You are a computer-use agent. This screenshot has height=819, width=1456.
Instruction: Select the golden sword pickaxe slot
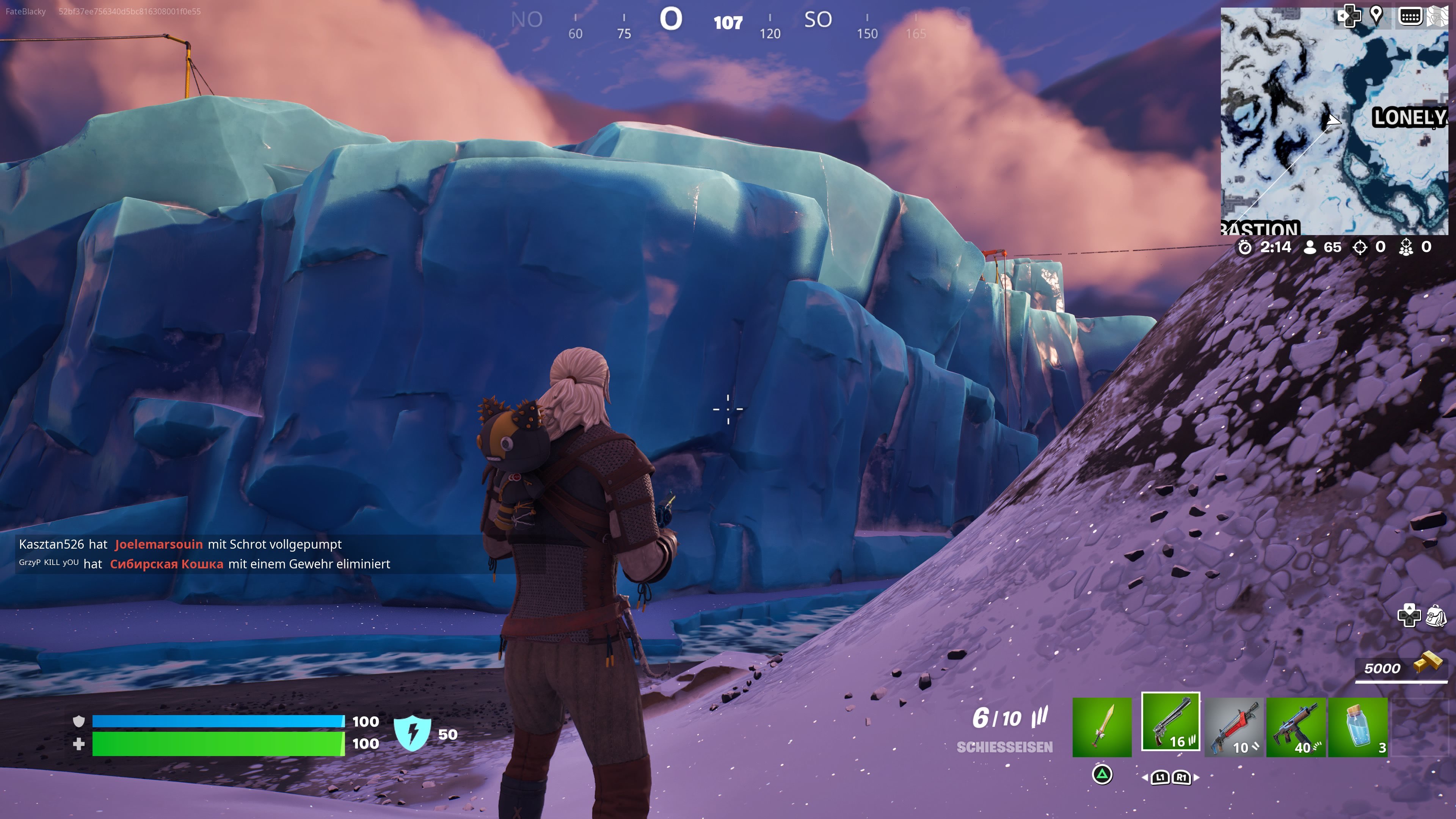point(1101,727)
